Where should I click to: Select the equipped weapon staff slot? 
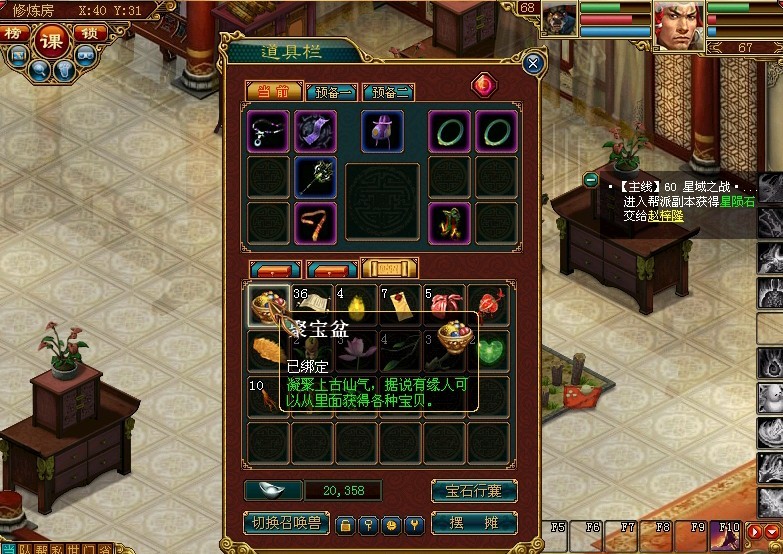(x=316, y=177)
